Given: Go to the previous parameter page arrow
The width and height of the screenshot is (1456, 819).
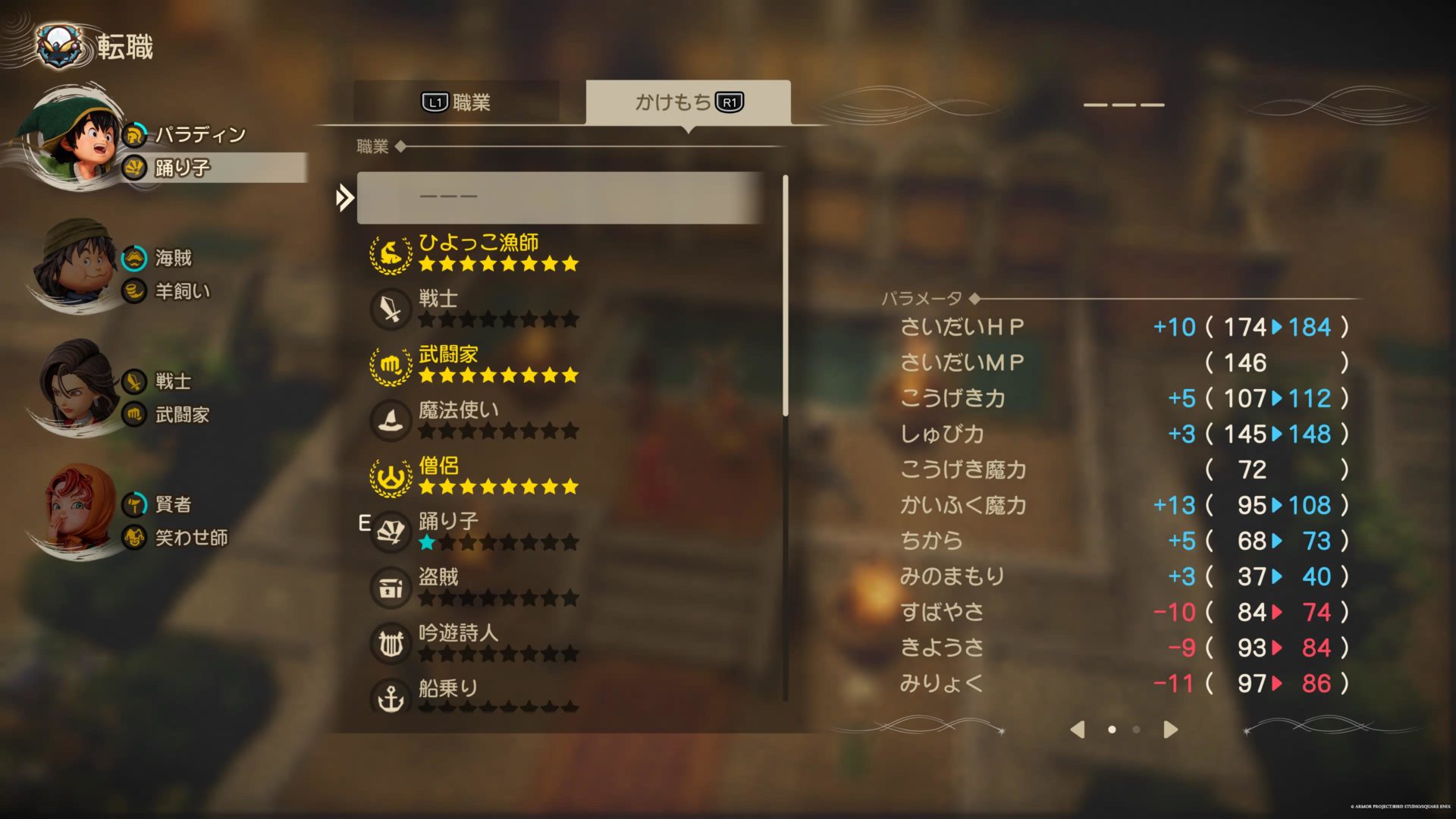Looking at the screenshot, I should [x=1078, y=730].
